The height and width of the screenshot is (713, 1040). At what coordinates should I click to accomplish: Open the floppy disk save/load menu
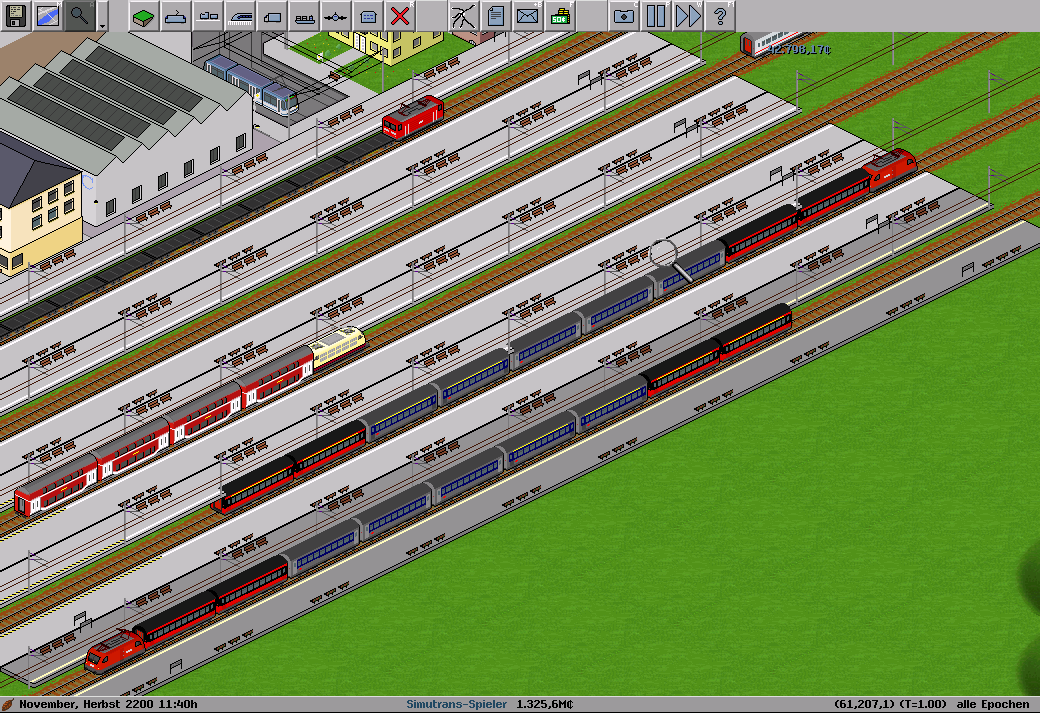pos(16,15)
